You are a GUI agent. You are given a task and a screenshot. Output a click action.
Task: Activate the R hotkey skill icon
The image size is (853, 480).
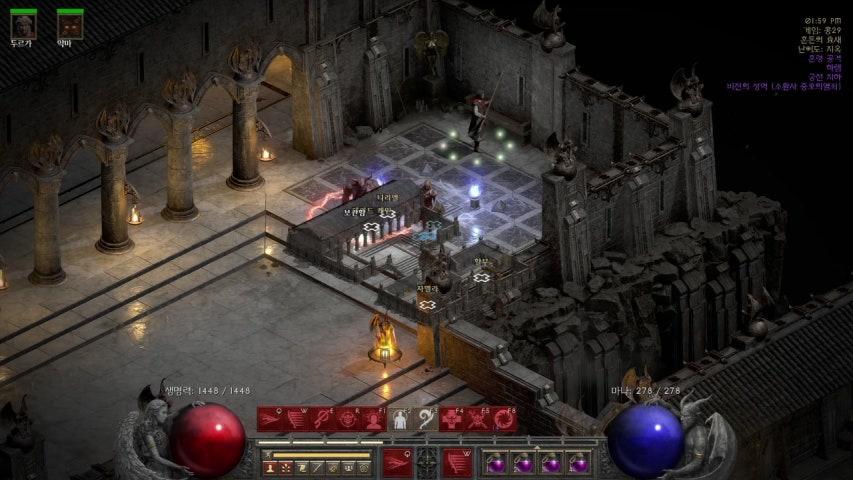click(x=348, y=419)
